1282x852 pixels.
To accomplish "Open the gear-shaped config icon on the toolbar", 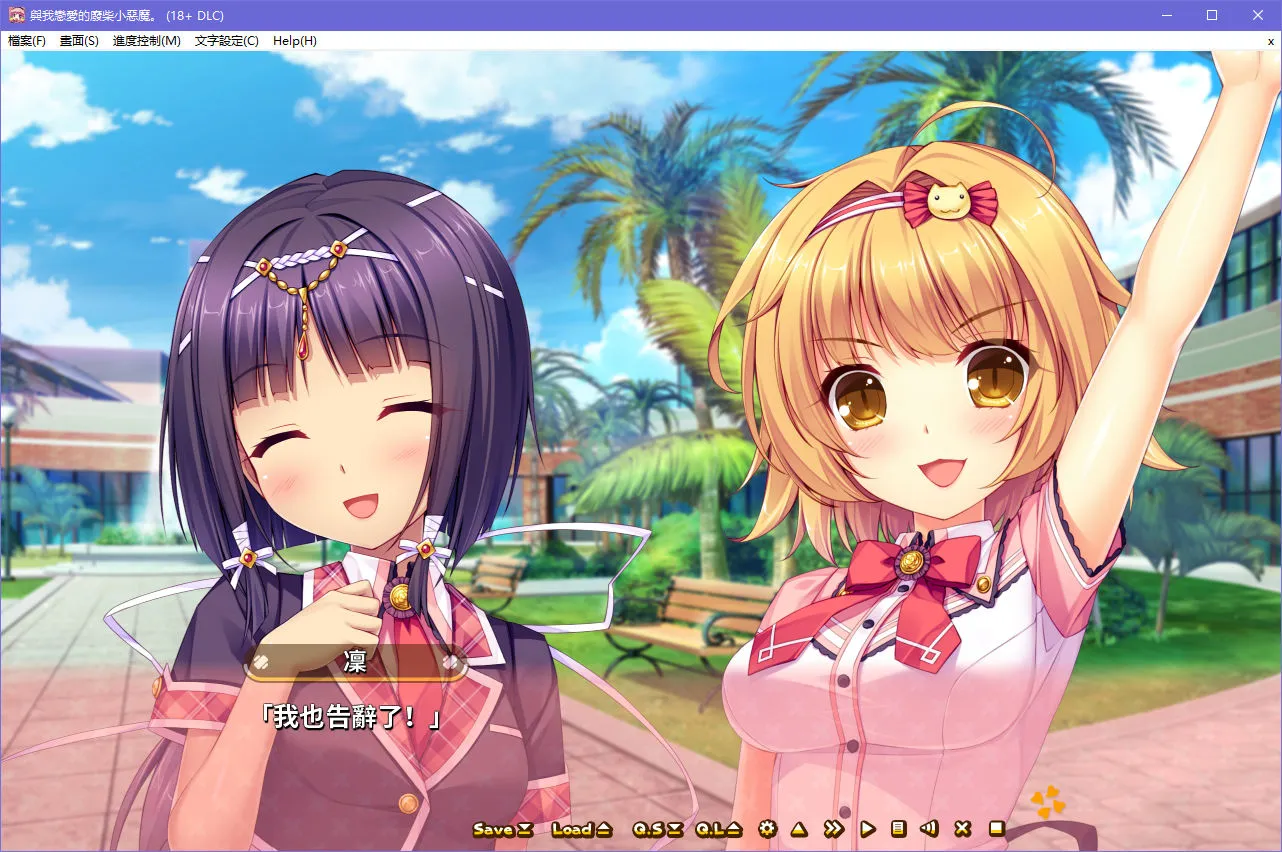I will [767, 829].
